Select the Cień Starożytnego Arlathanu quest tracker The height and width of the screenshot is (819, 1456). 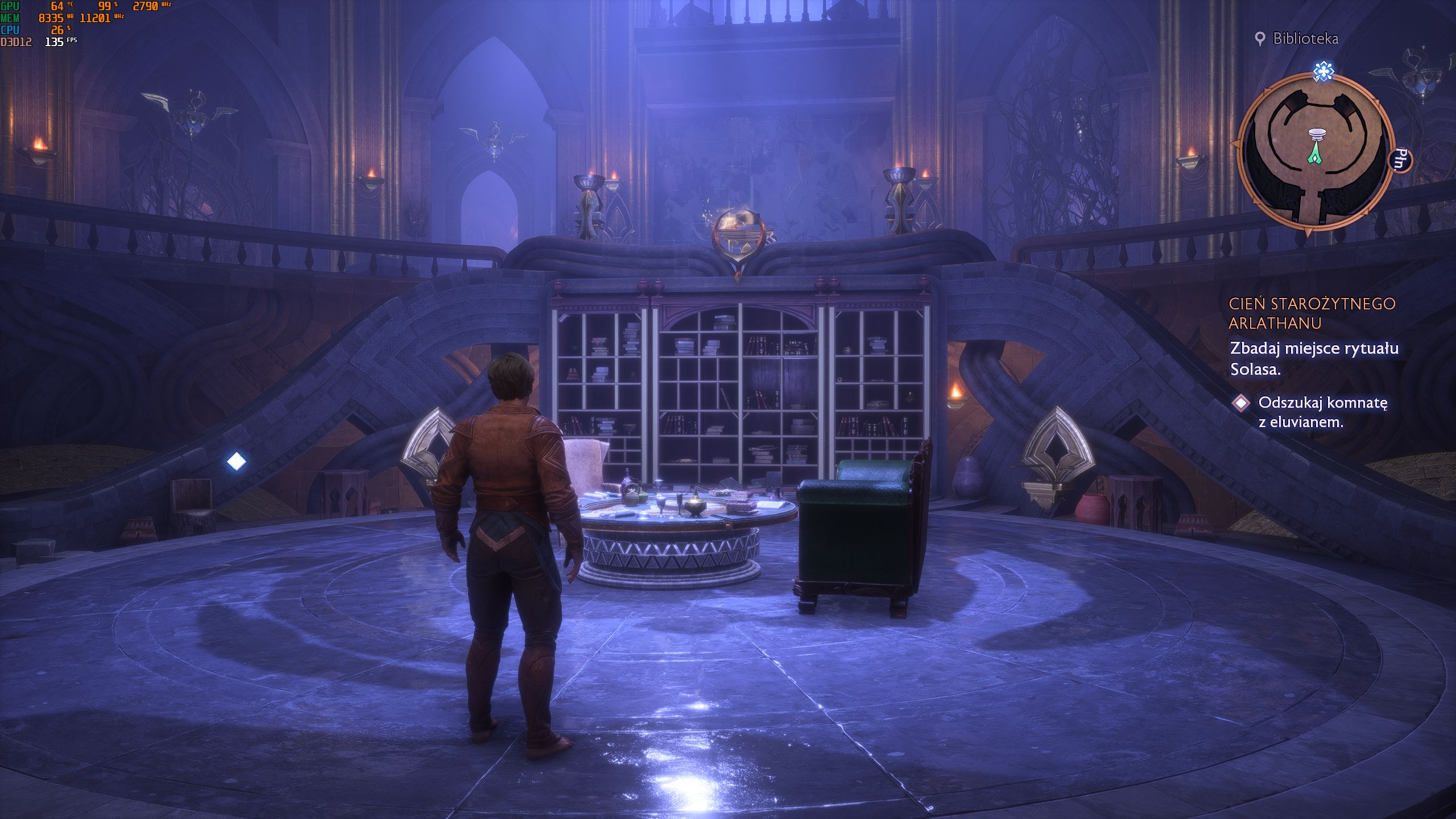(1312, 313)
